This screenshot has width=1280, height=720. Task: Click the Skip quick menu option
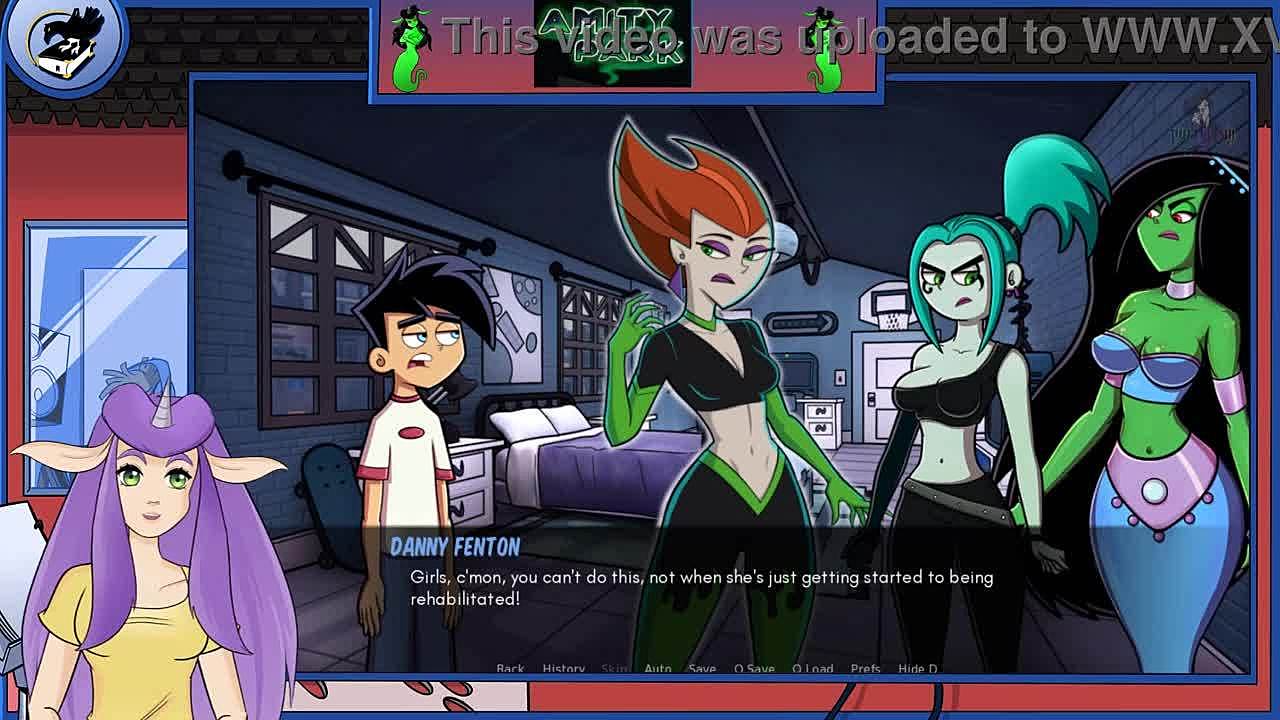[x=614, y=668]
